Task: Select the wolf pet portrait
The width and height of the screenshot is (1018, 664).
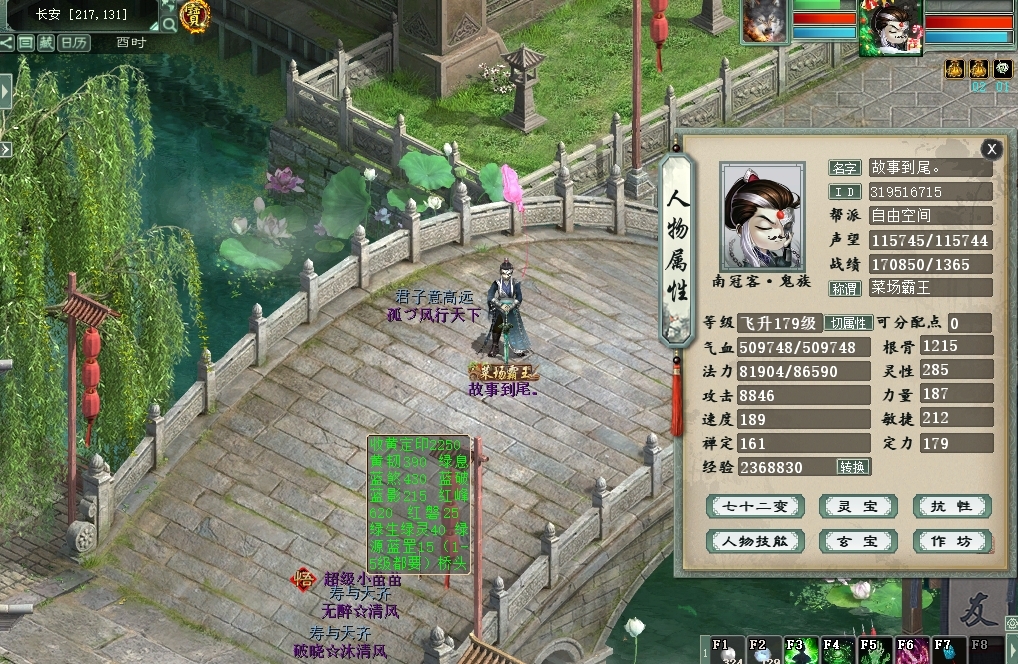Action: click(x=764, y=22)
